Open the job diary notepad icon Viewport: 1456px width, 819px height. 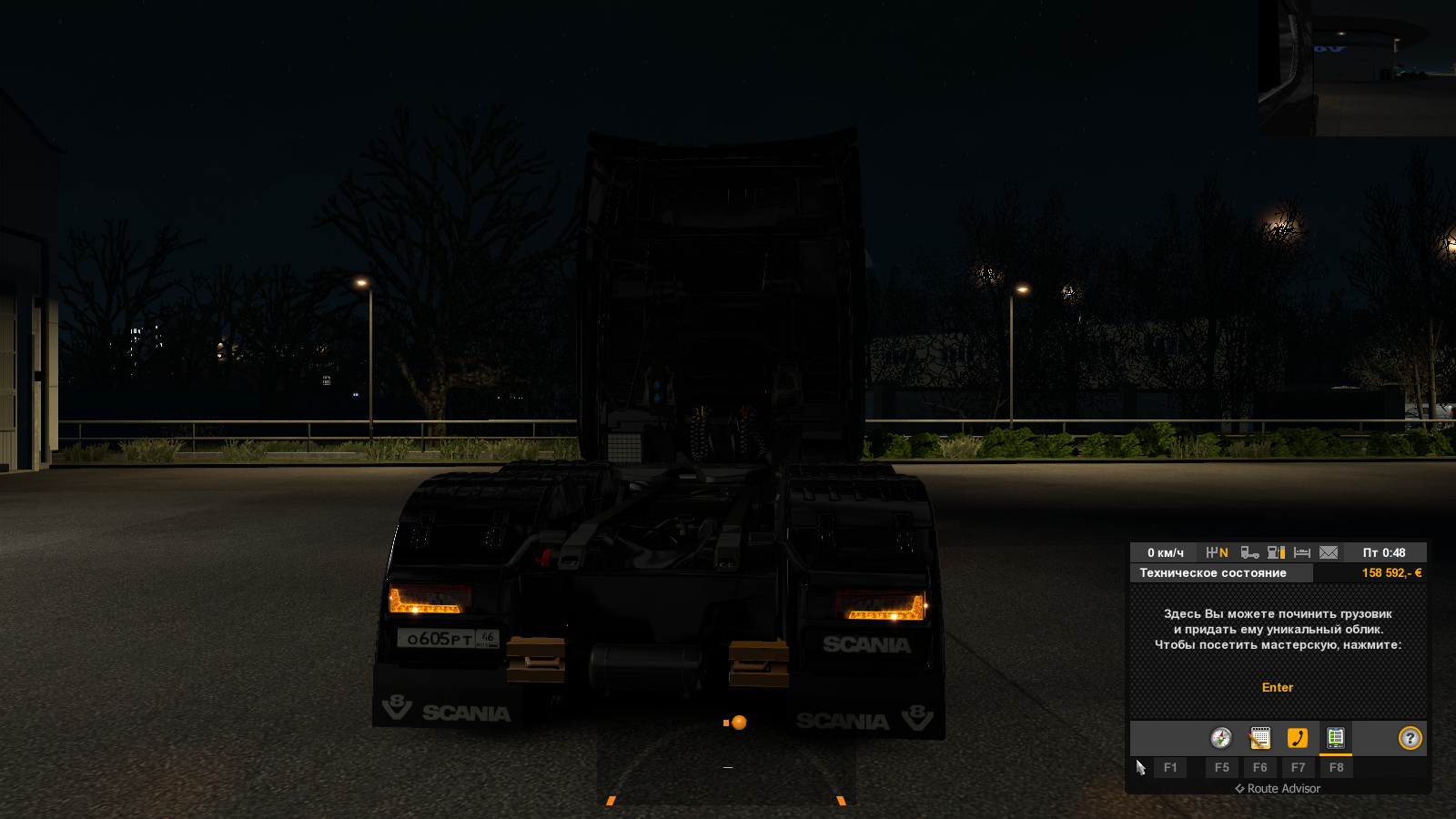[x=1259, y=739]
